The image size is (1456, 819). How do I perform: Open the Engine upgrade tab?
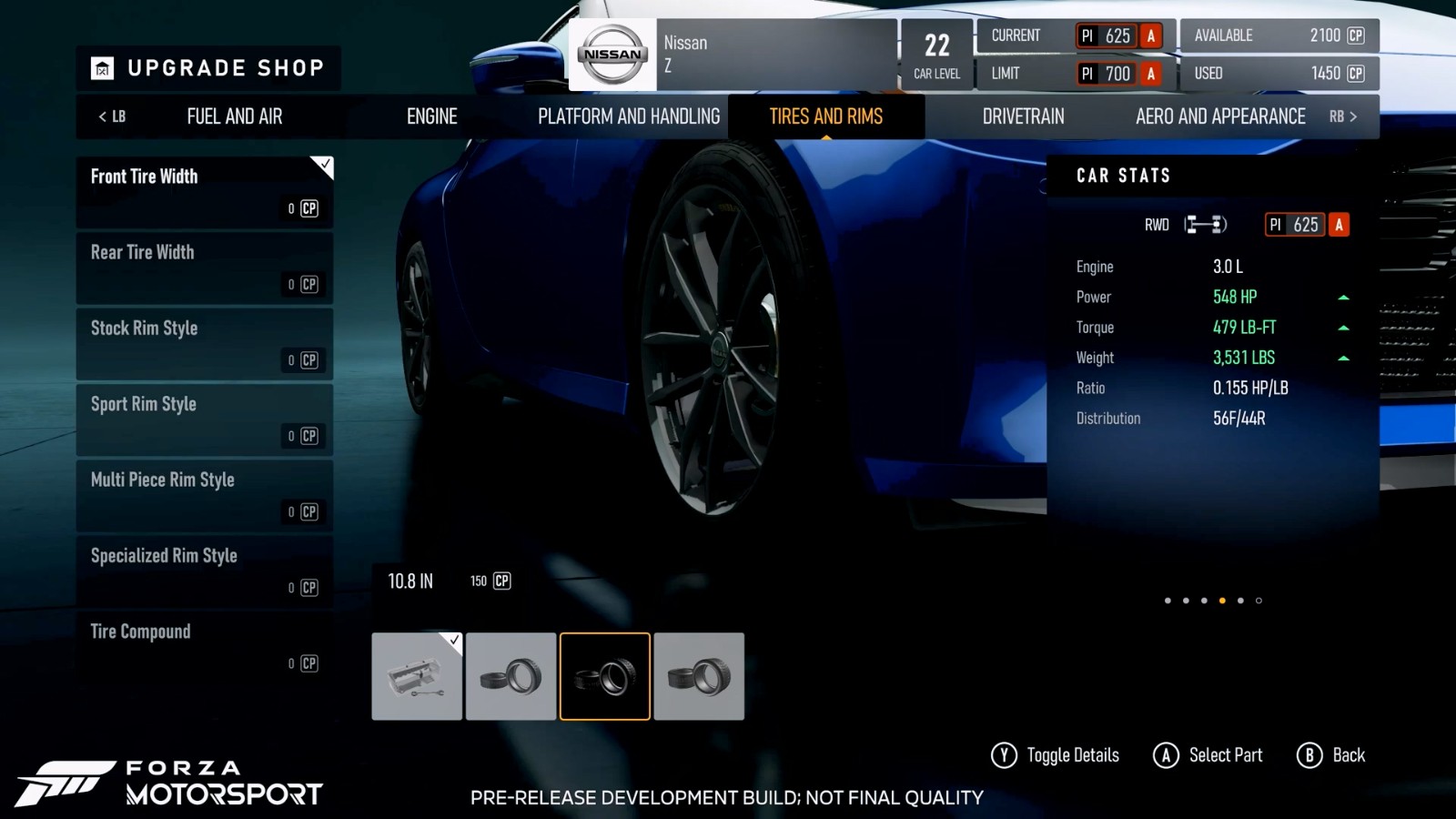click(431, 116)
